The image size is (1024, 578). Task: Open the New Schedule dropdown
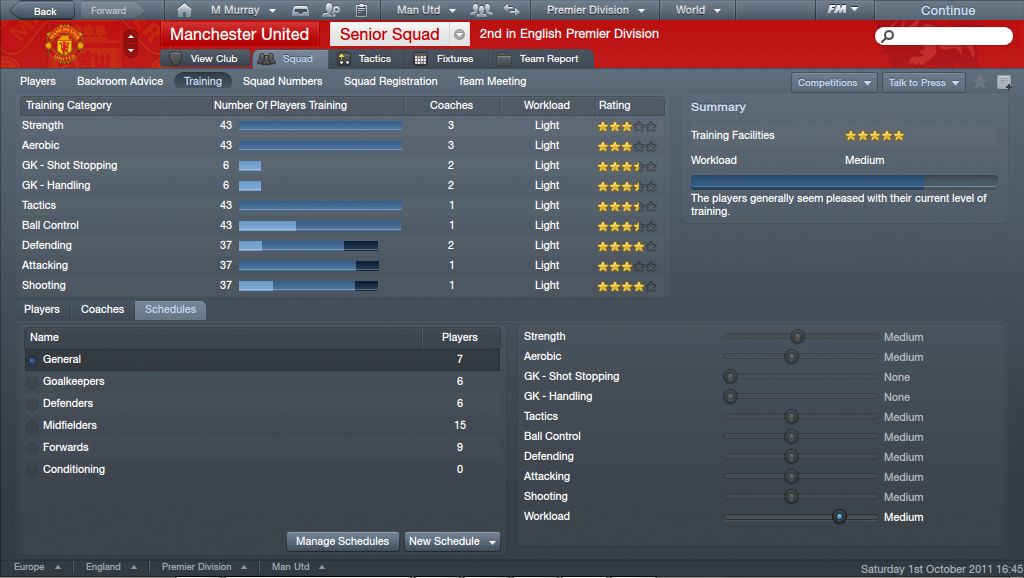[452, 541]
